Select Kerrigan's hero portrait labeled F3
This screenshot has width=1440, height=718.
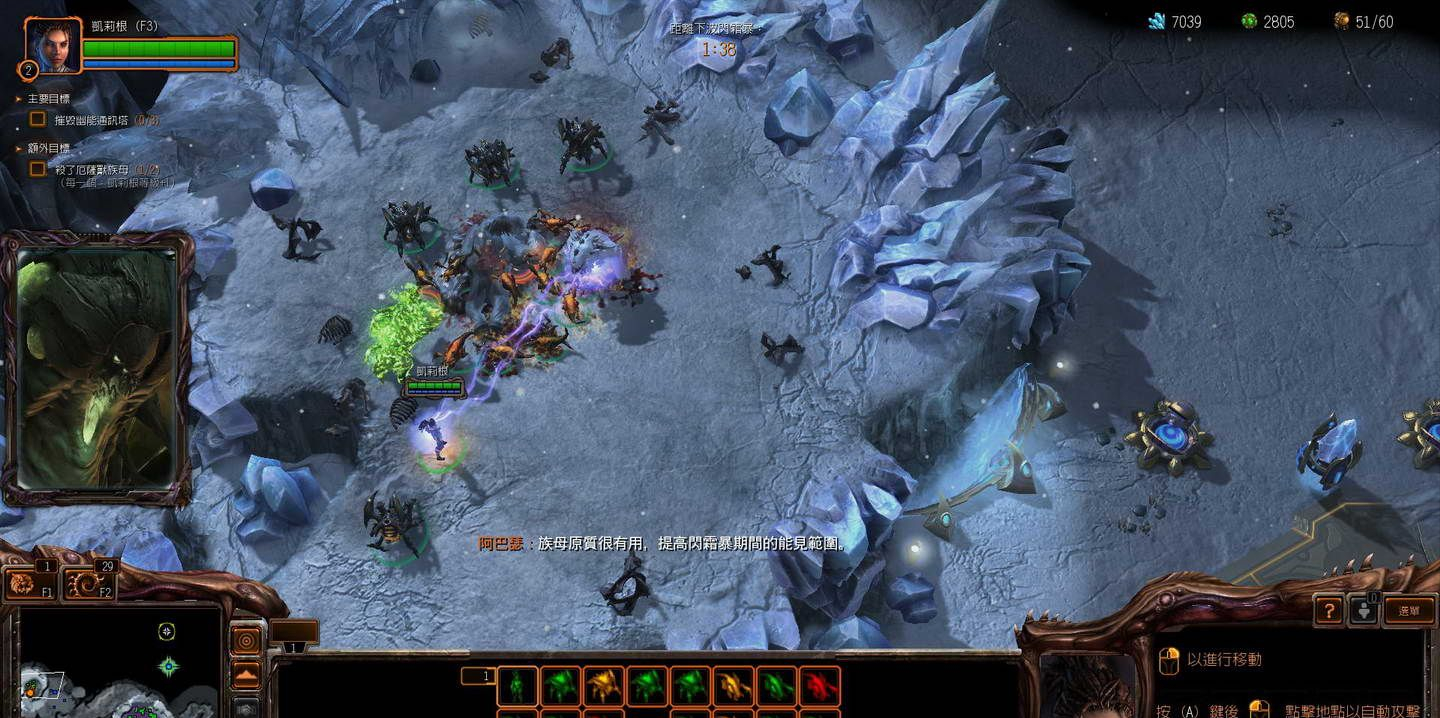point(53,45)
